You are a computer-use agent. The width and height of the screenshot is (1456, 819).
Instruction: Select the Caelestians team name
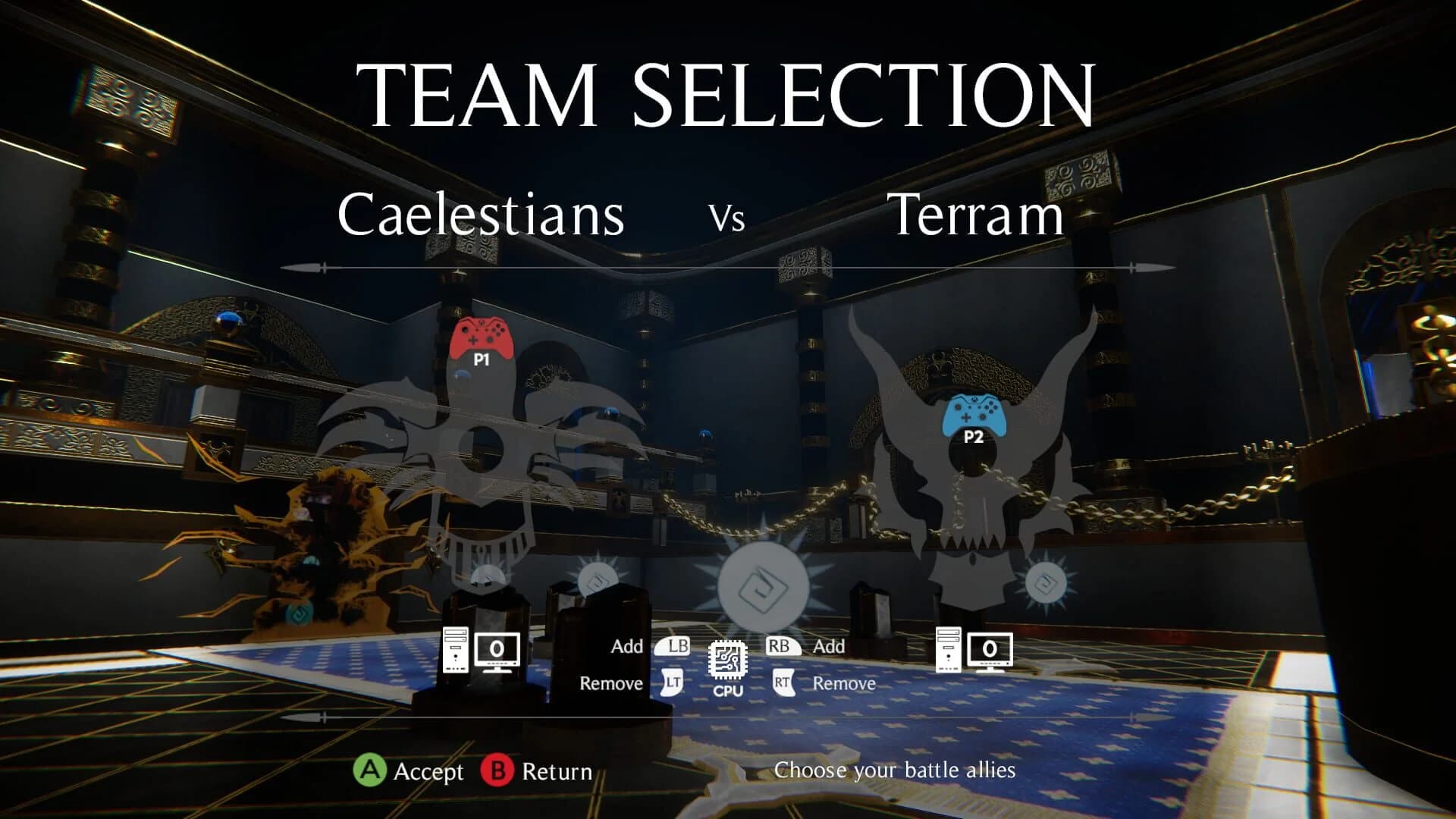click(x=482, y=215)
